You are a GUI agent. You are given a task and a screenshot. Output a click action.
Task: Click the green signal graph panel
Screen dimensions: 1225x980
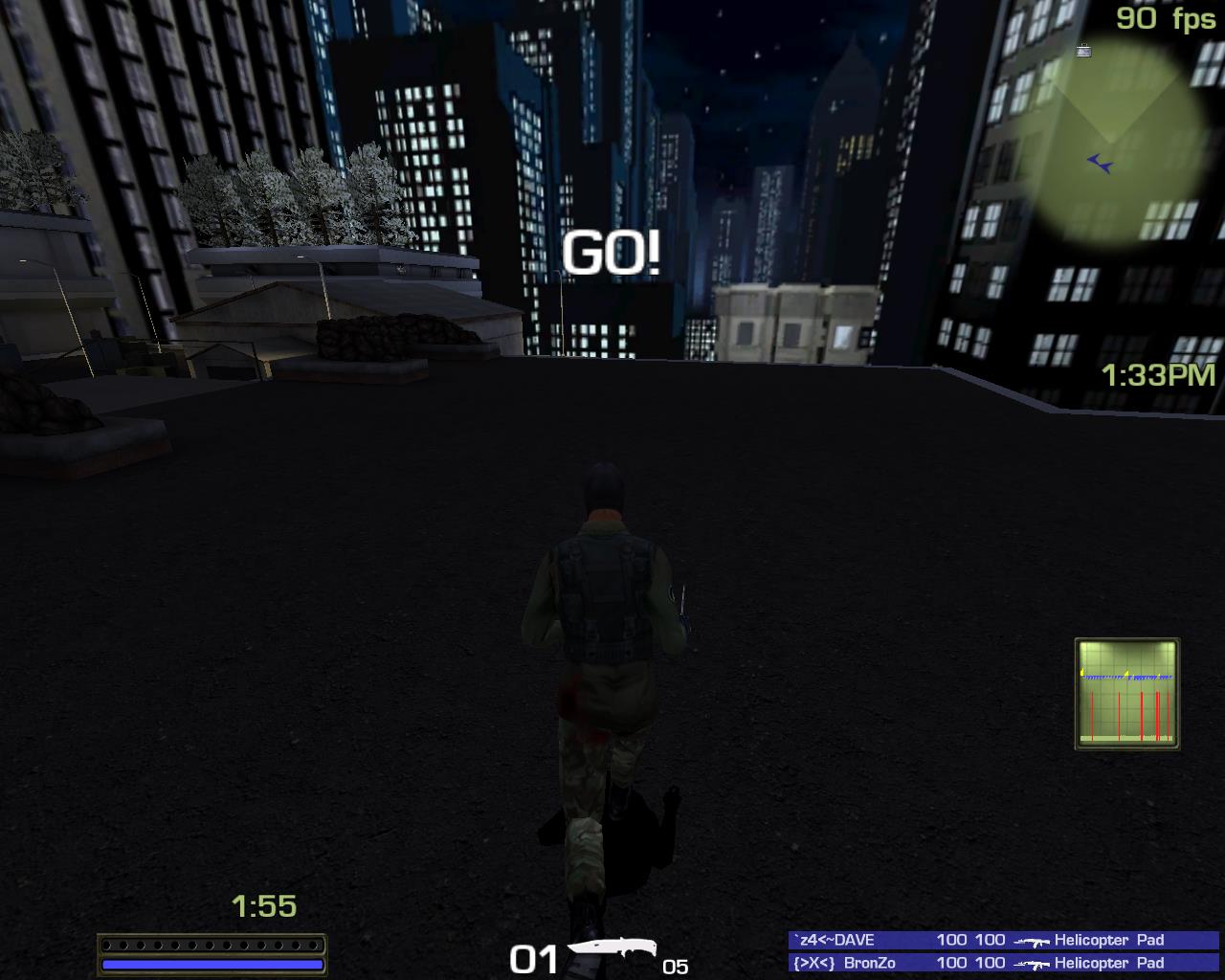tap(1126, 693)
